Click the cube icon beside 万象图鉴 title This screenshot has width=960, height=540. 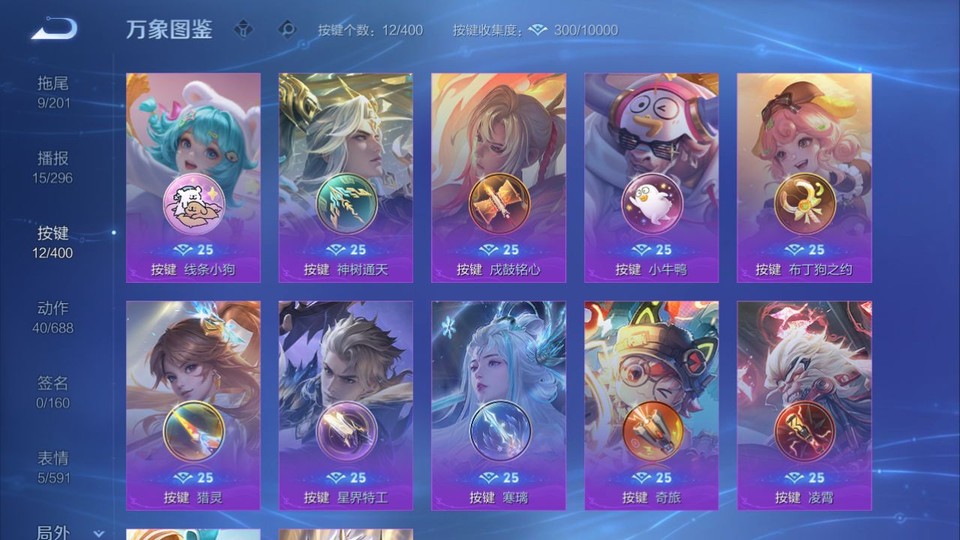(243, 29)
